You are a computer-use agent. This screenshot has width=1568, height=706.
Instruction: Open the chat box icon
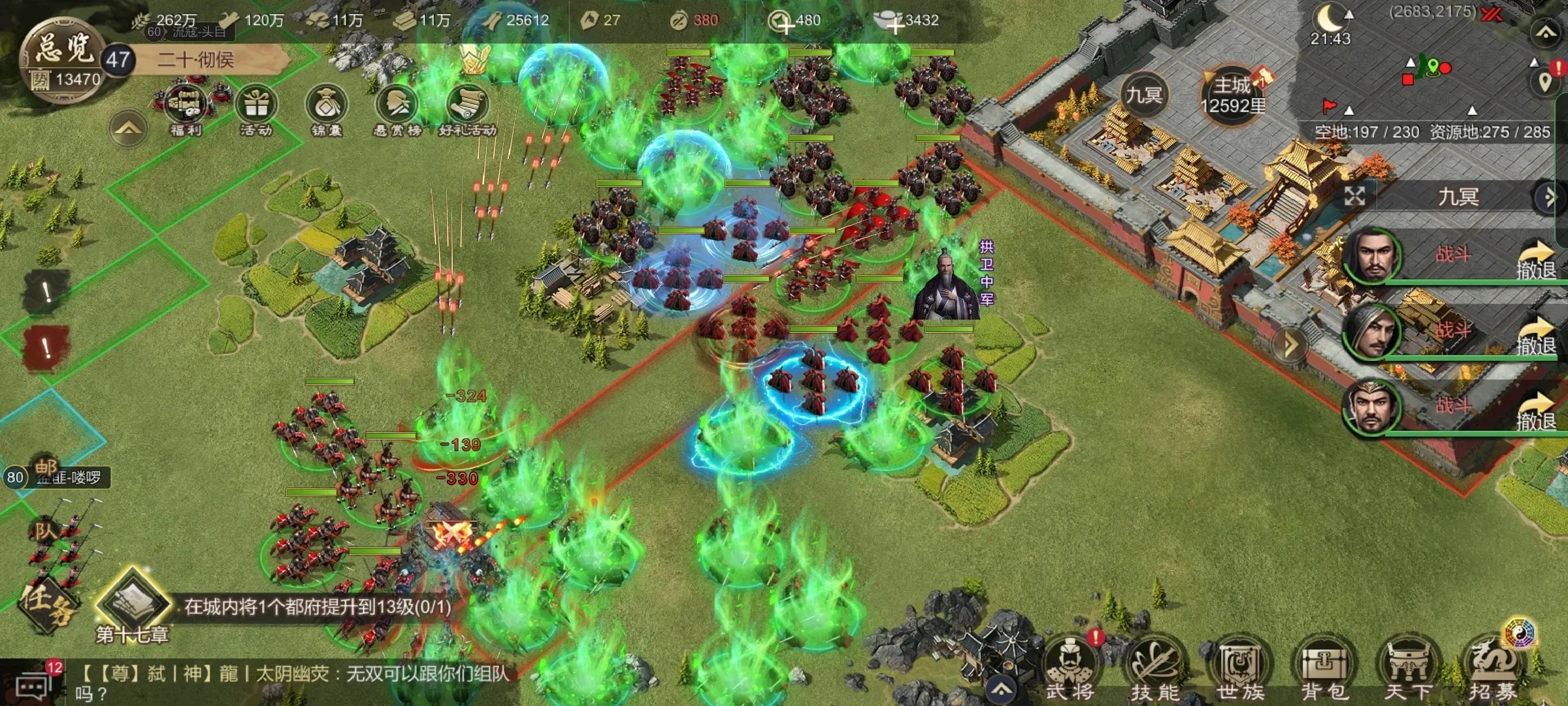(31, 686)
